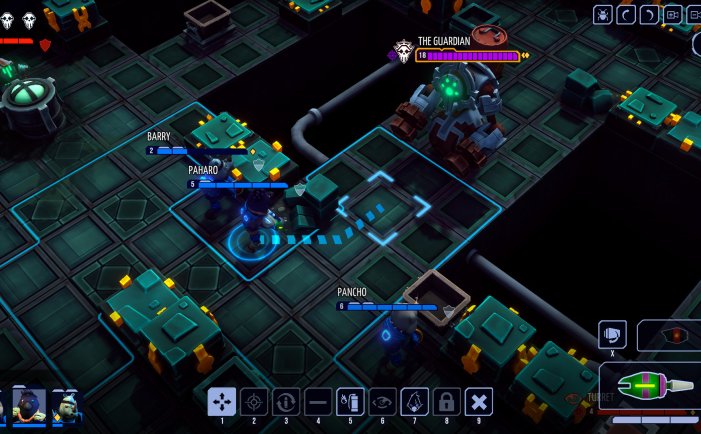Choose the reload ability icon
Image resolution: width=701 pixels, height=434 pixels.
point(286,402)
